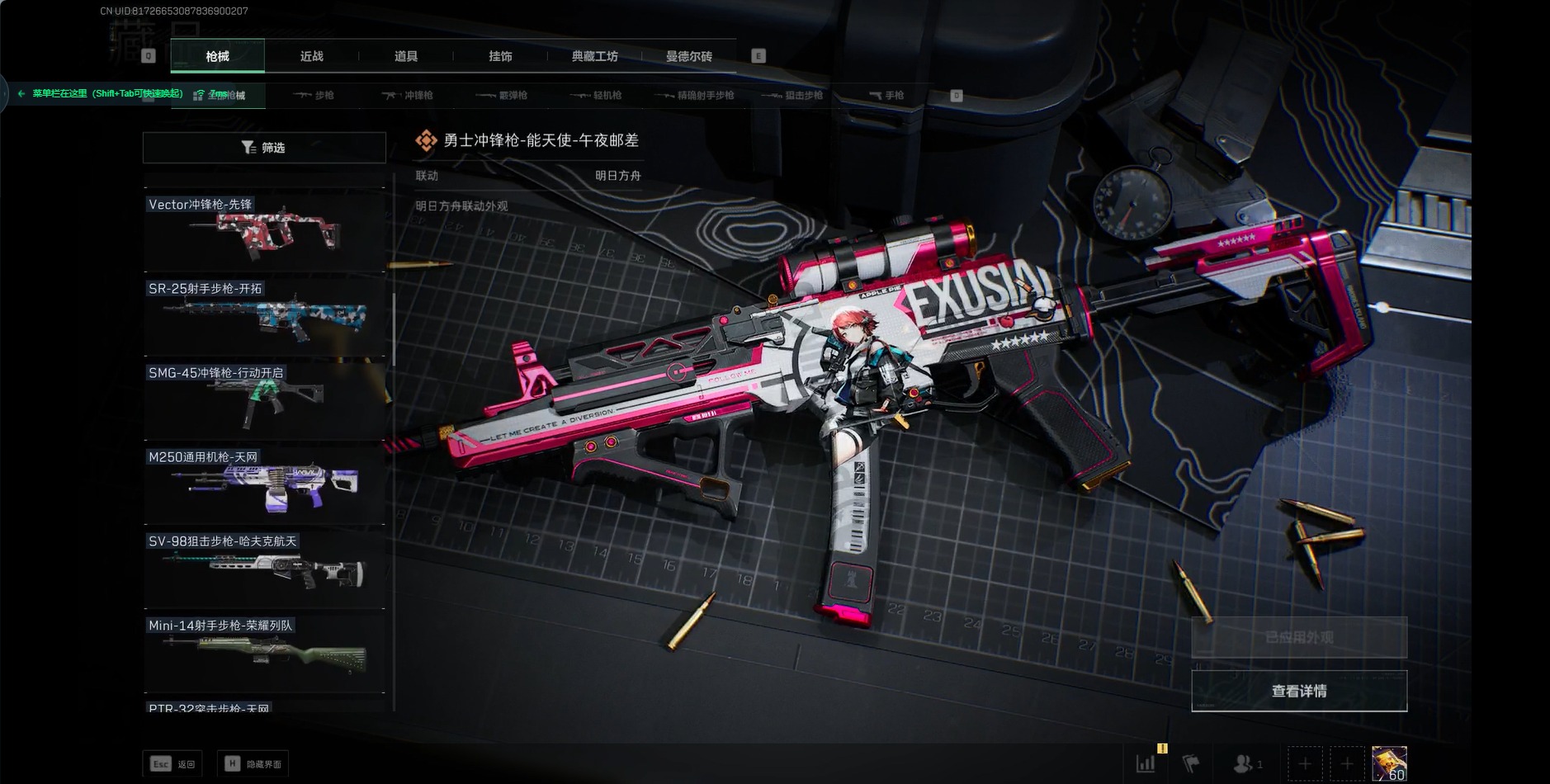The width and height of the screenshot is (1550, 784).
Task: Open the 曼德尔砖 tab
Action: pos(688,56)
